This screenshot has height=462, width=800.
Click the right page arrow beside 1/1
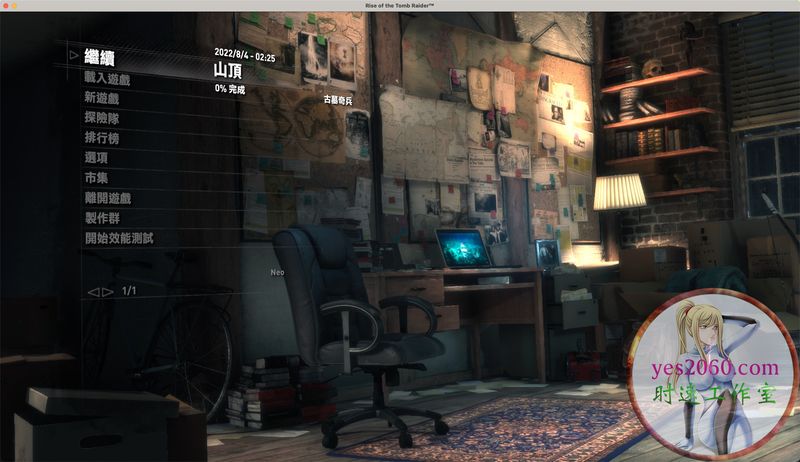pos(108,292)
